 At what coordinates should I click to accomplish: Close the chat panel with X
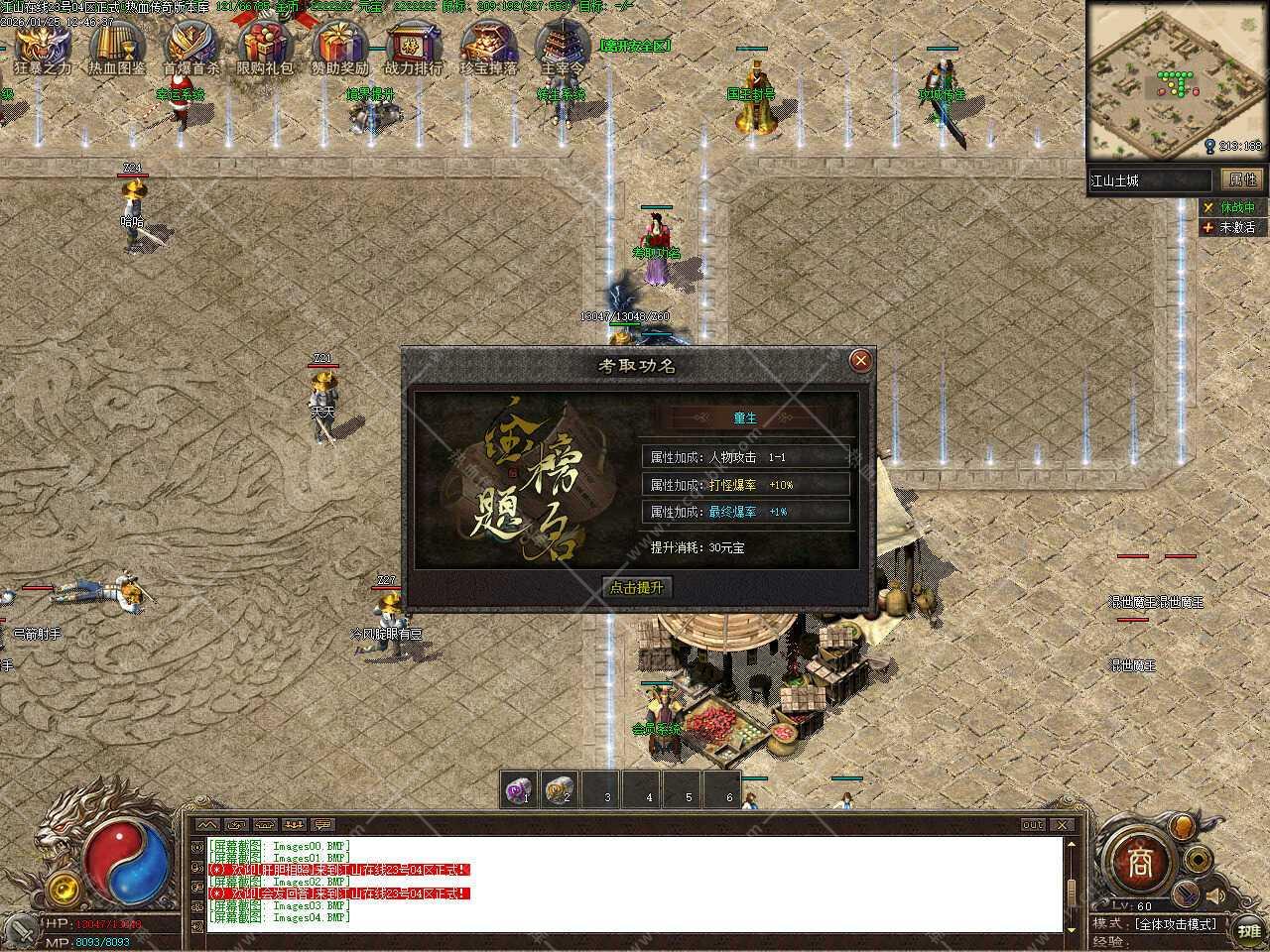coord(1062,825)
